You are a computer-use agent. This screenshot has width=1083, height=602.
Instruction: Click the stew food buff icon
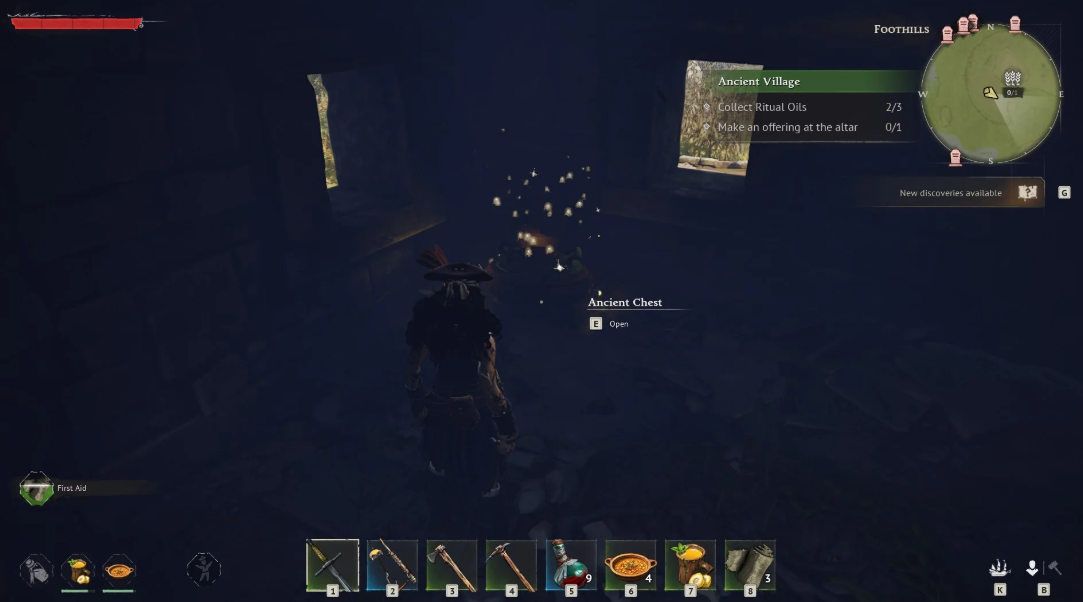click(x=118, y=571)
